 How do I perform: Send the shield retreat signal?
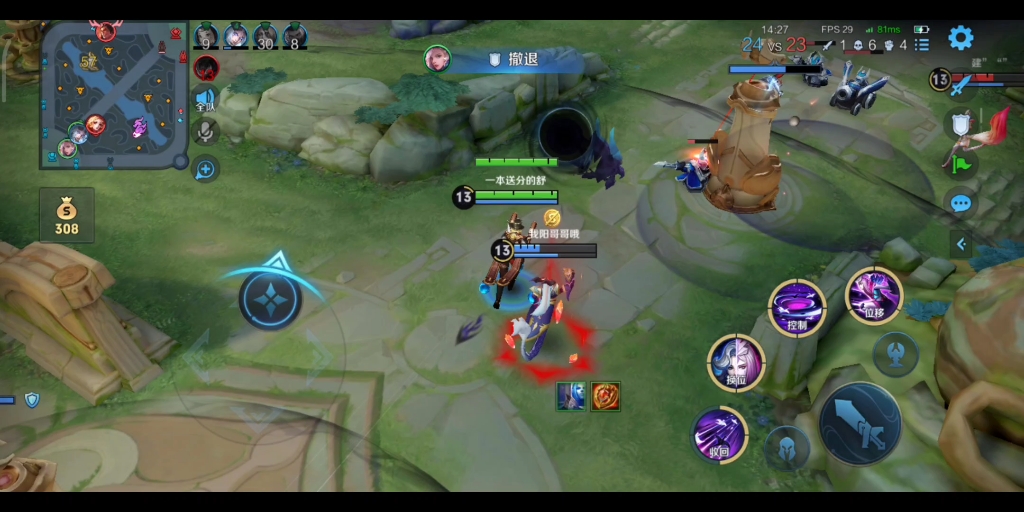pyautogui.click(x=960, y=124)
